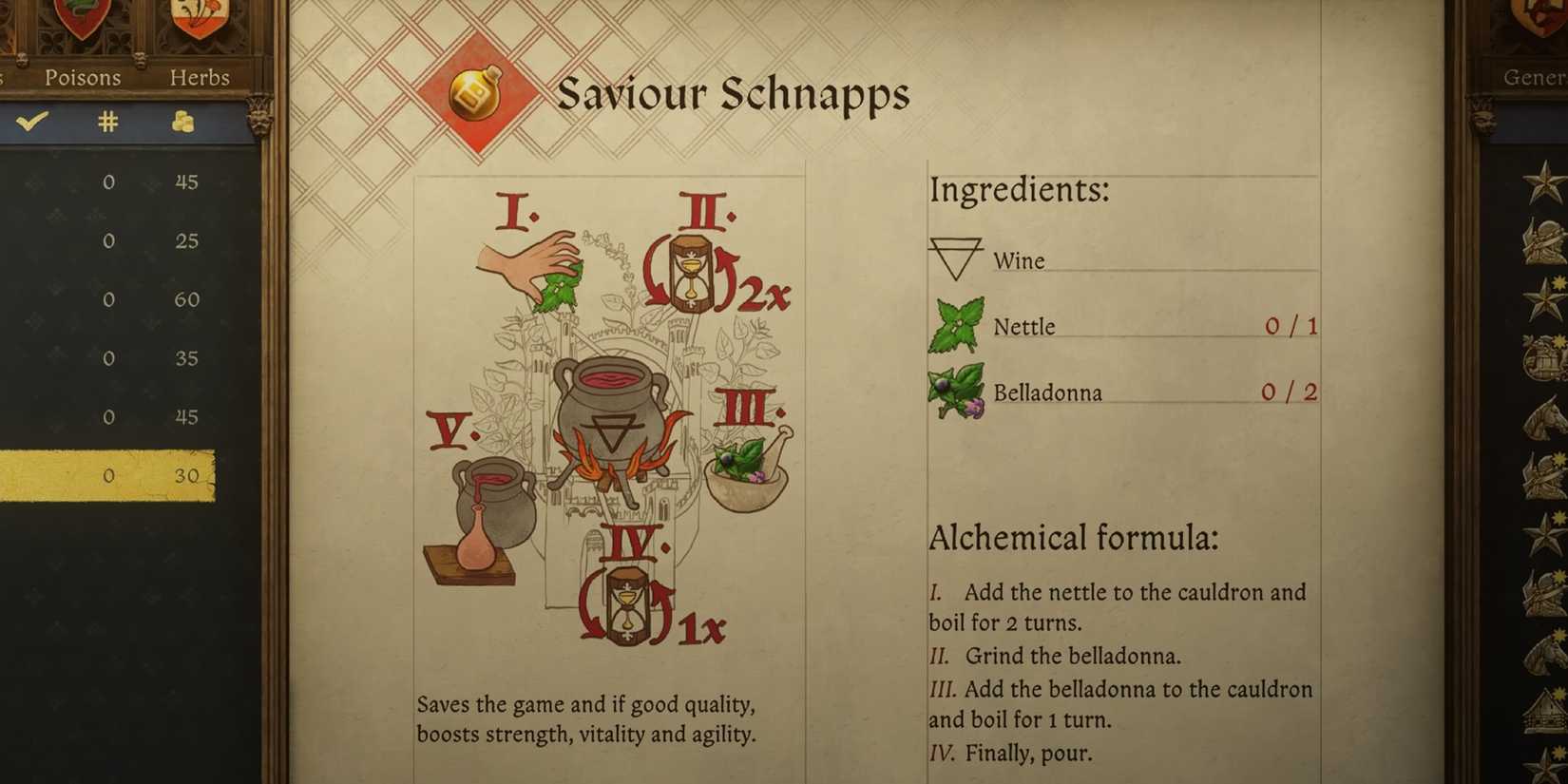Open the General tab on the right

coord(1536,77)
